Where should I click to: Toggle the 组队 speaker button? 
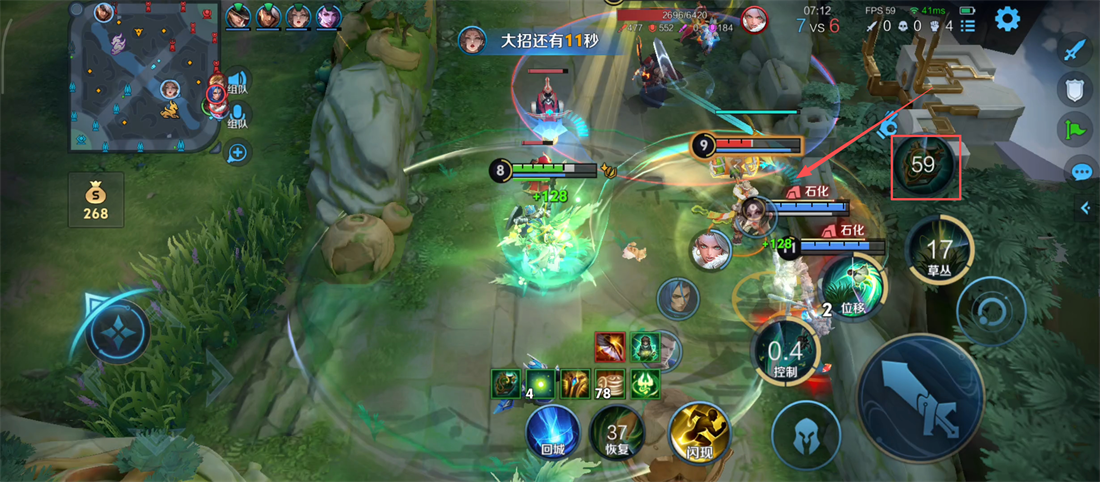(x=237, y=81)
